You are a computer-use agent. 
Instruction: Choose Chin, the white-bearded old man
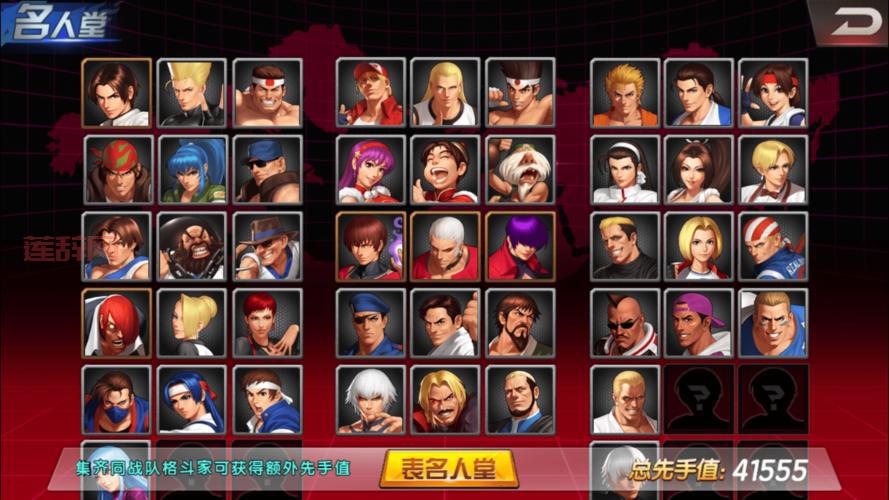tap(520, 169)
